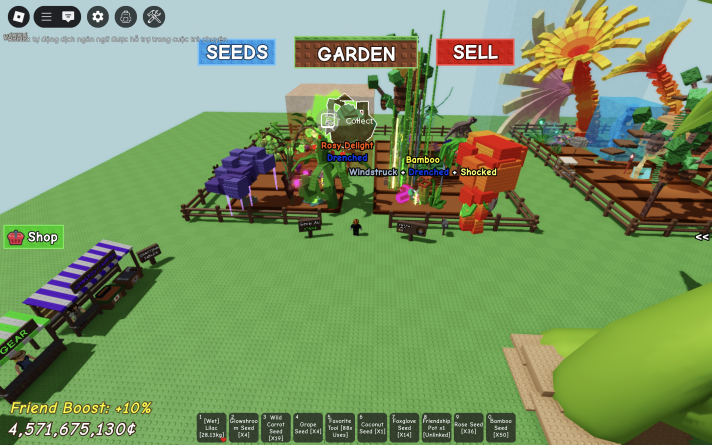Equip the Favorite Tool slot

[339, 428]
